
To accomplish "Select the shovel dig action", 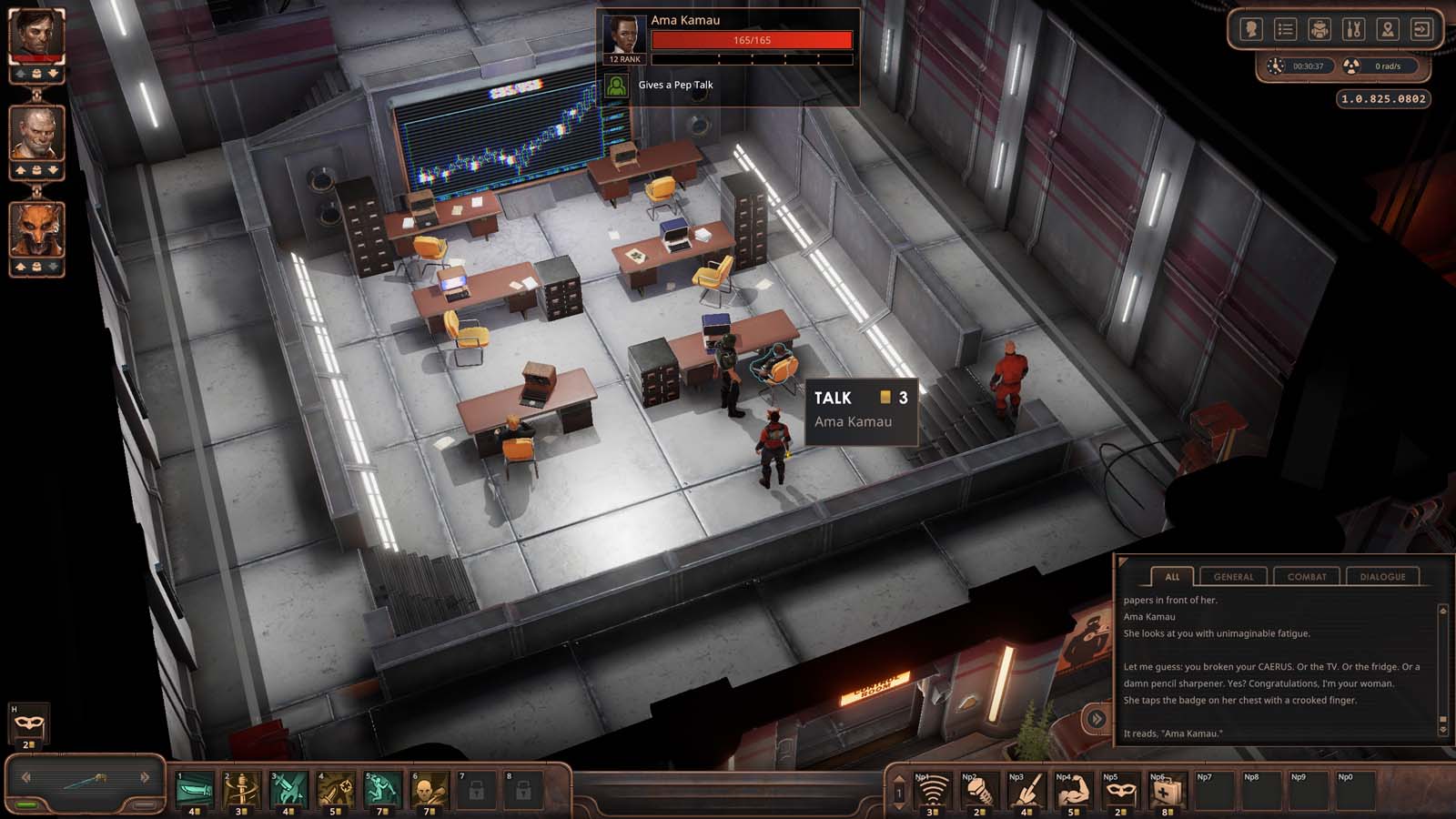I will (x=1026, y=792).
